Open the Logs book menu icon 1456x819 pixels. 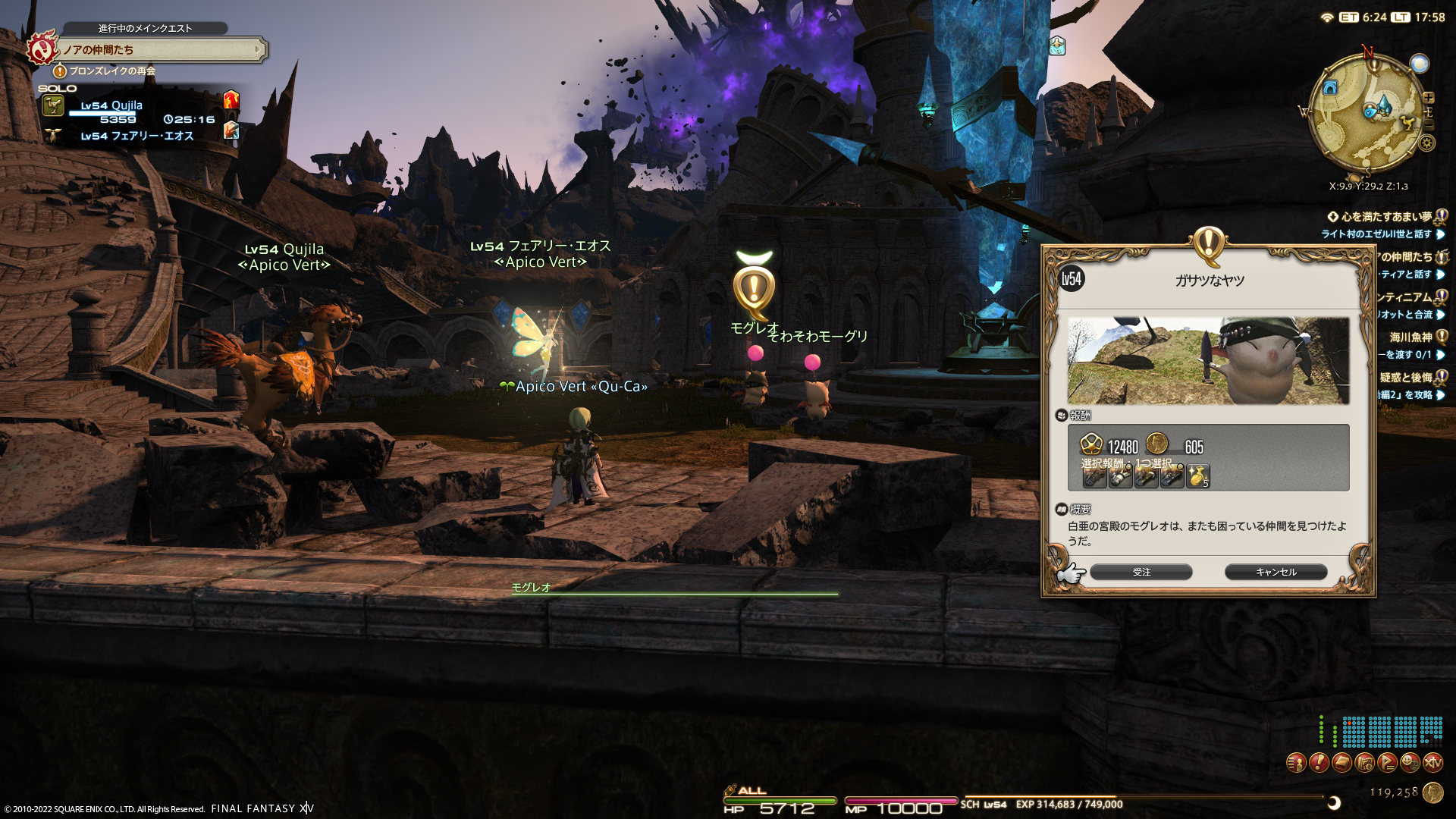[1341, 762]
